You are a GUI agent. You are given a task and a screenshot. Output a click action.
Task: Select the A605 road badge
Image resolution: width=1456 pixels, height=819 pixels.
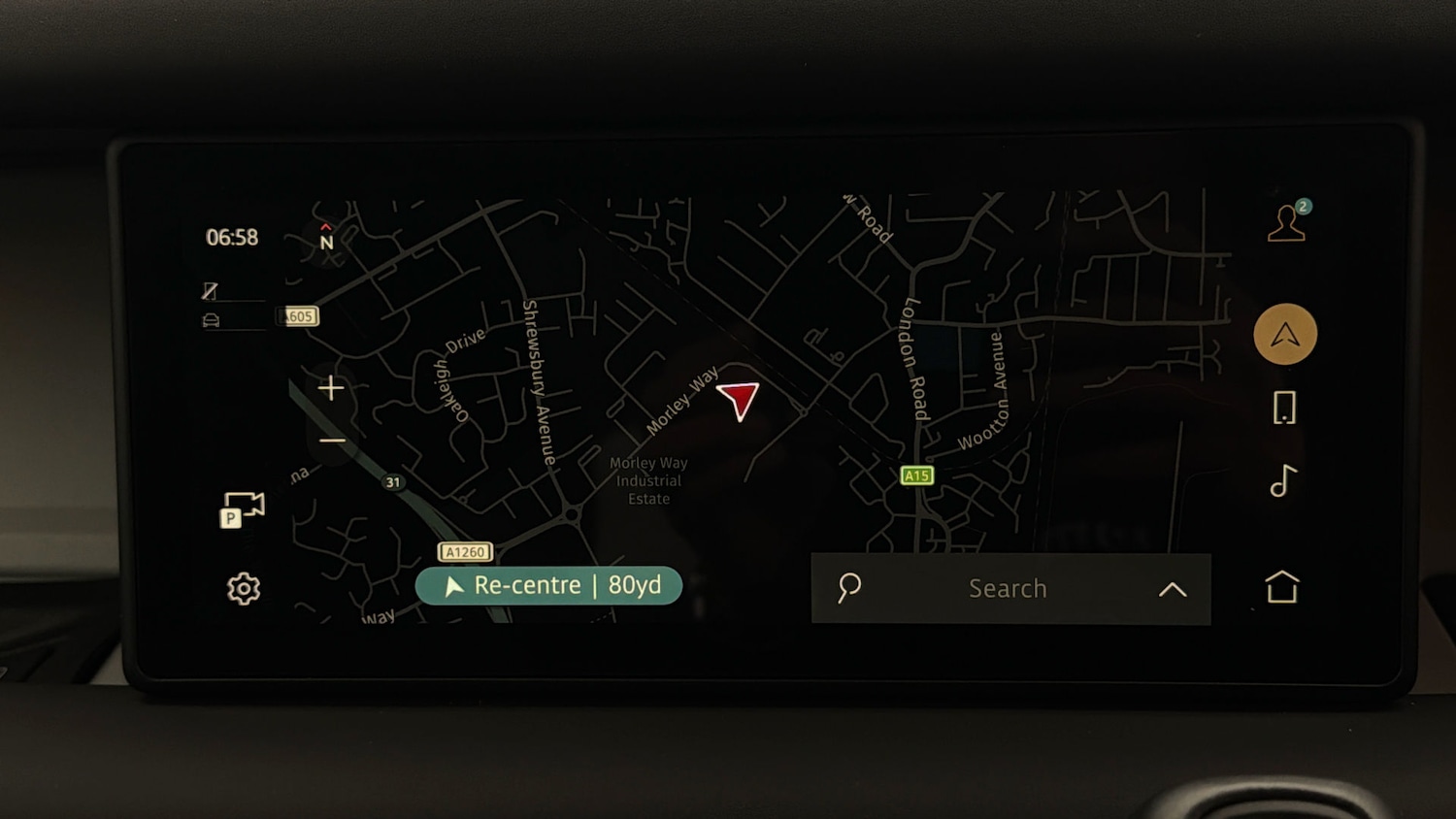pyautogui.click(x=296, y=316)
